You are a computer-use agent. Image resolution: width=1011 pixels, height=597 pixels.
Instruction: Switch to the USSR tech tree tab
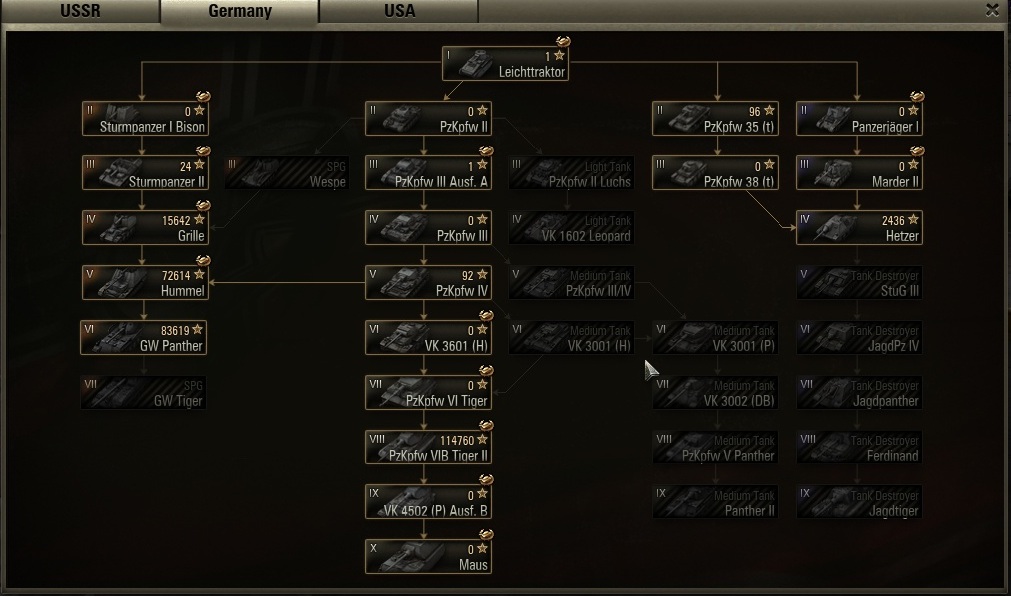[80, 11]
